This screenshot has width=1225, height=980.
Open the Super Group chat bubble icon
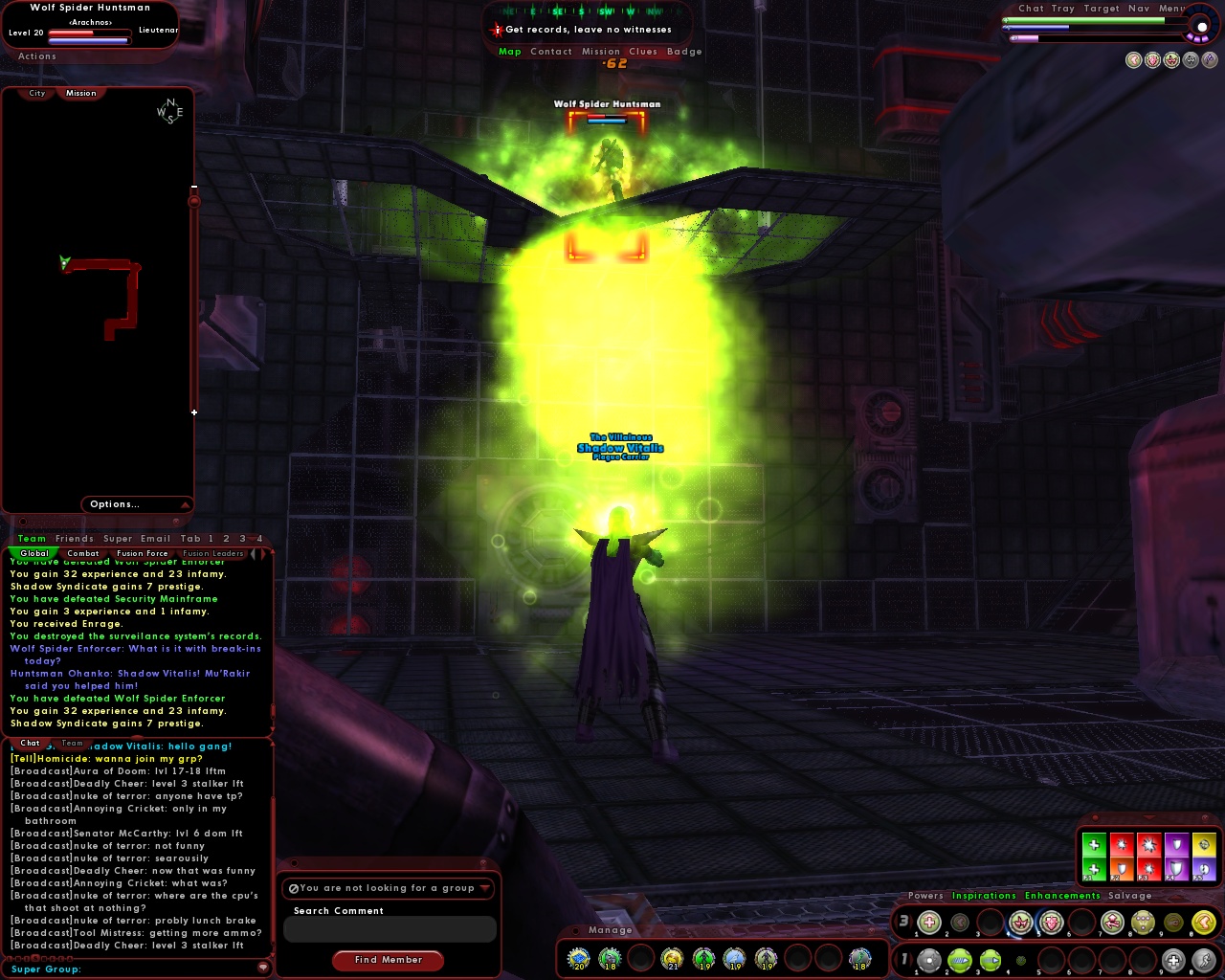(x=263, y=969)
